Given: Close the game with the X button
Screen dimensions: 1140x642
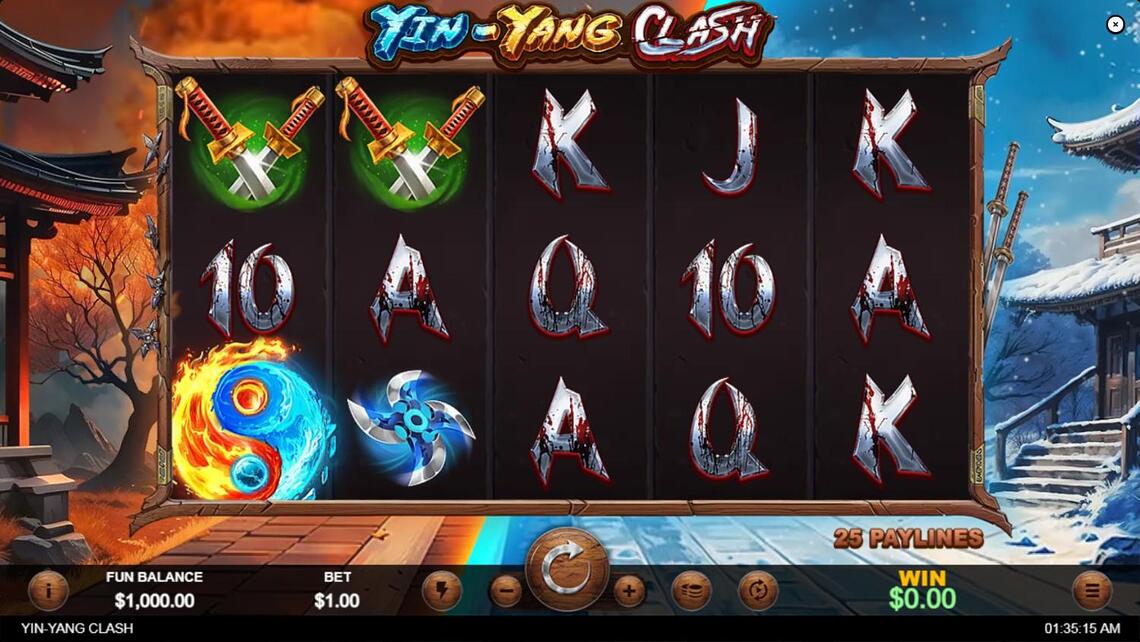Looking at the screenshot, I should pyautogui.click(x=1115, y=25).
